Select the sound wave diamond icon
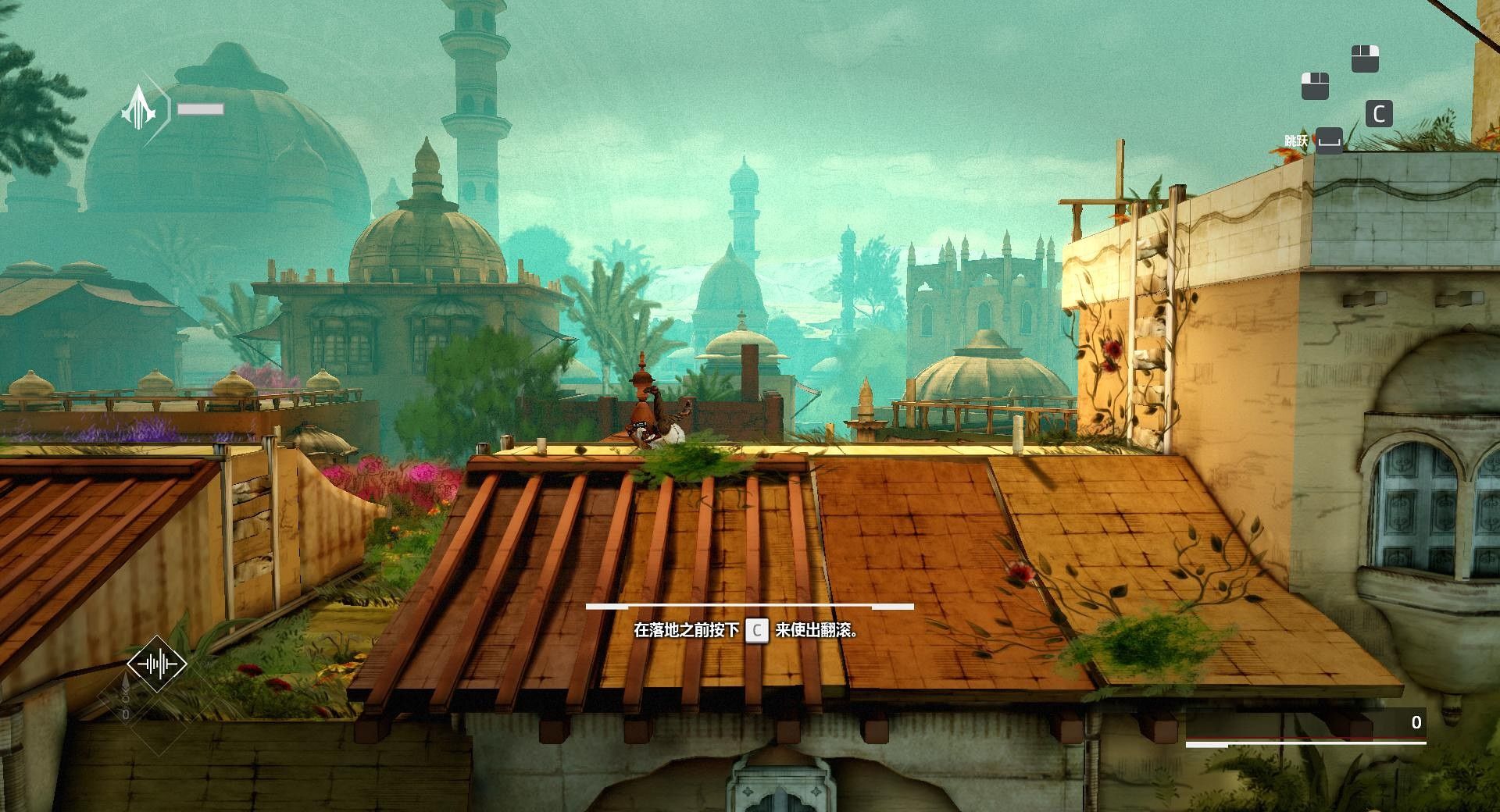Screen dimensions: 1500x812 [x=157, y=664]
